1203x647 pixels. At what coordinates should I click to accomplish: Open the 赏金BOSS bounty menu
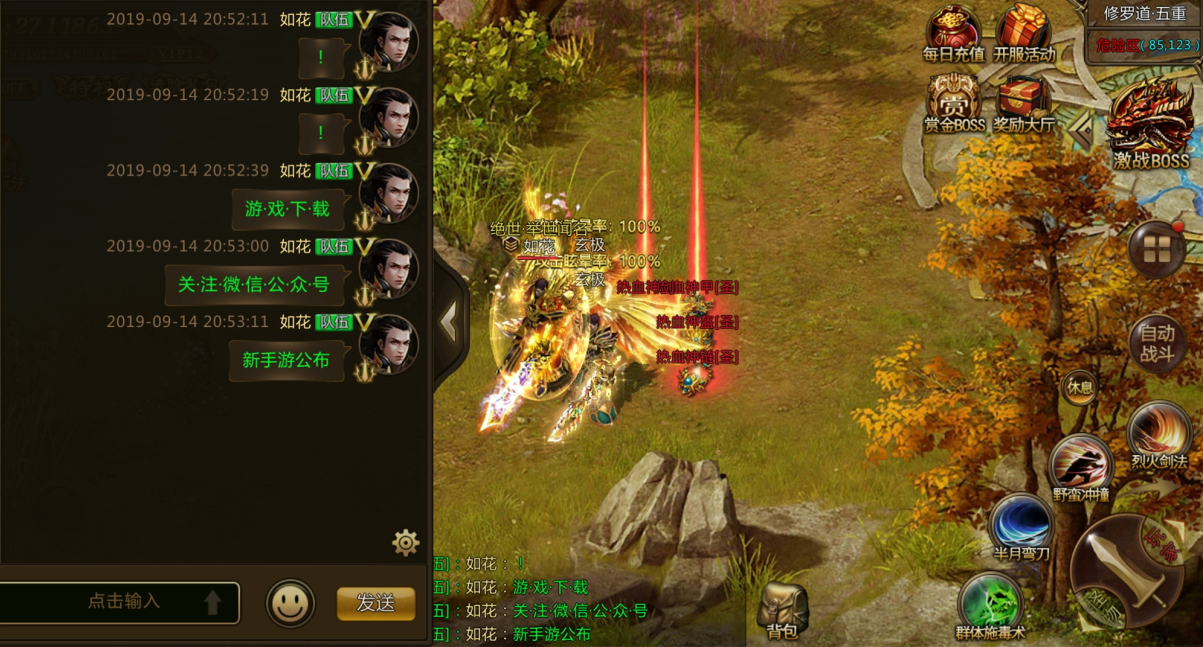pyautogui.click(x=953, y=102)
